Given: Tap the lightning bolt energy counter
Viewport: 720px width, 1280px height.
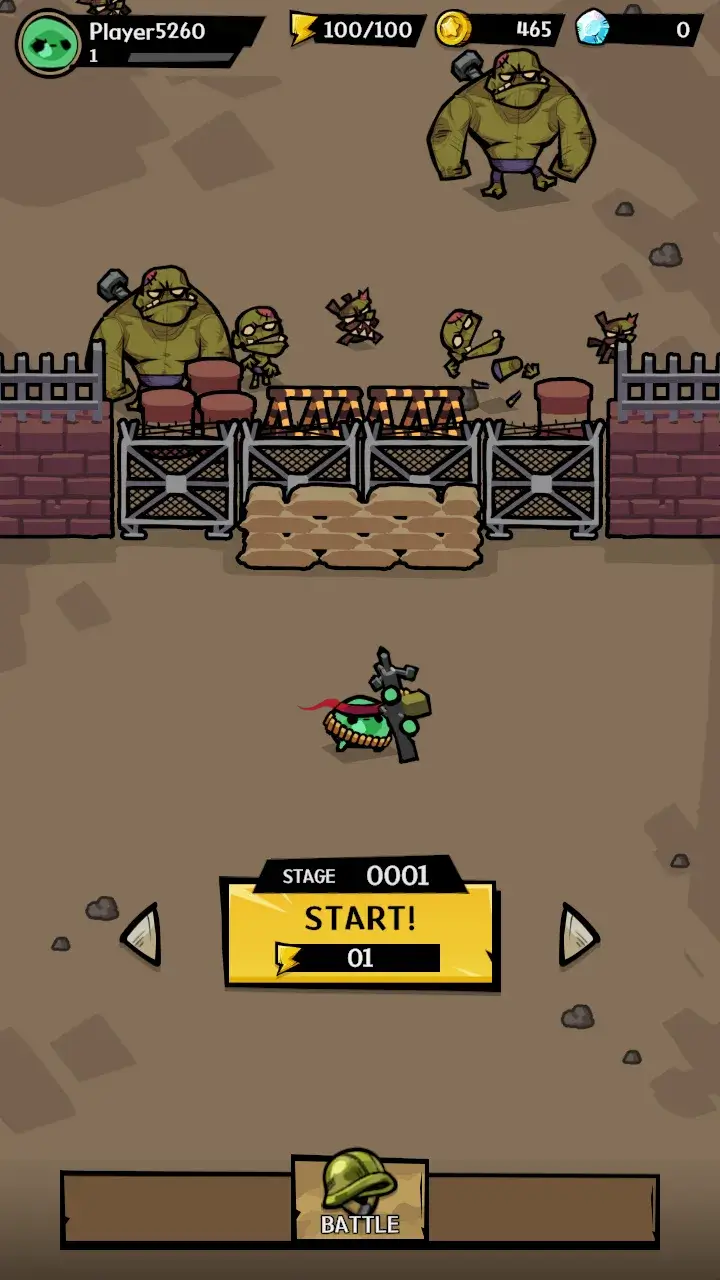Looking at the screenshot, I should (357, 30).
